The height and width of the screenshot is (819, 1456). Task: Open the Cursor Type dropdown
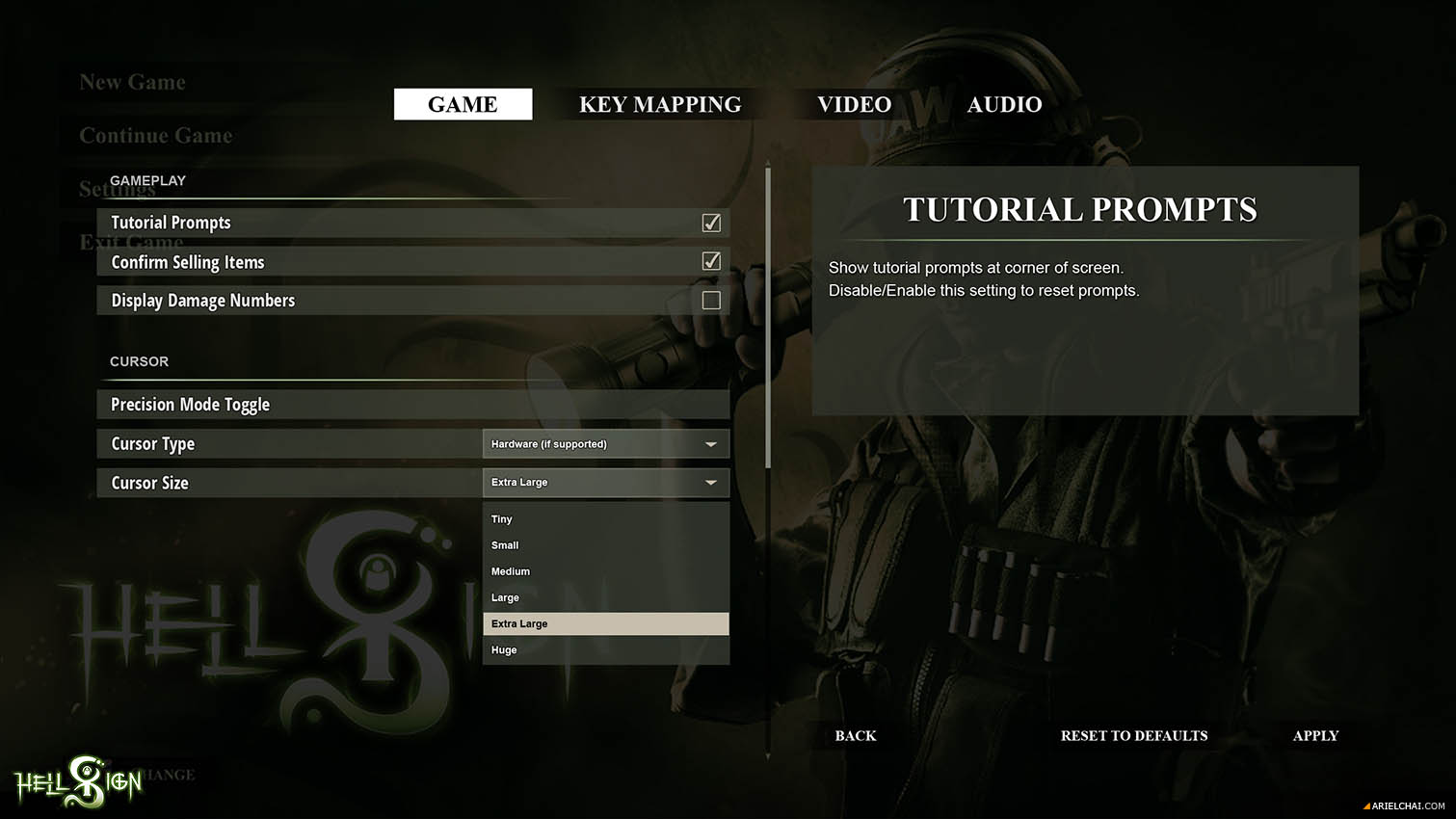click(605, 444)
